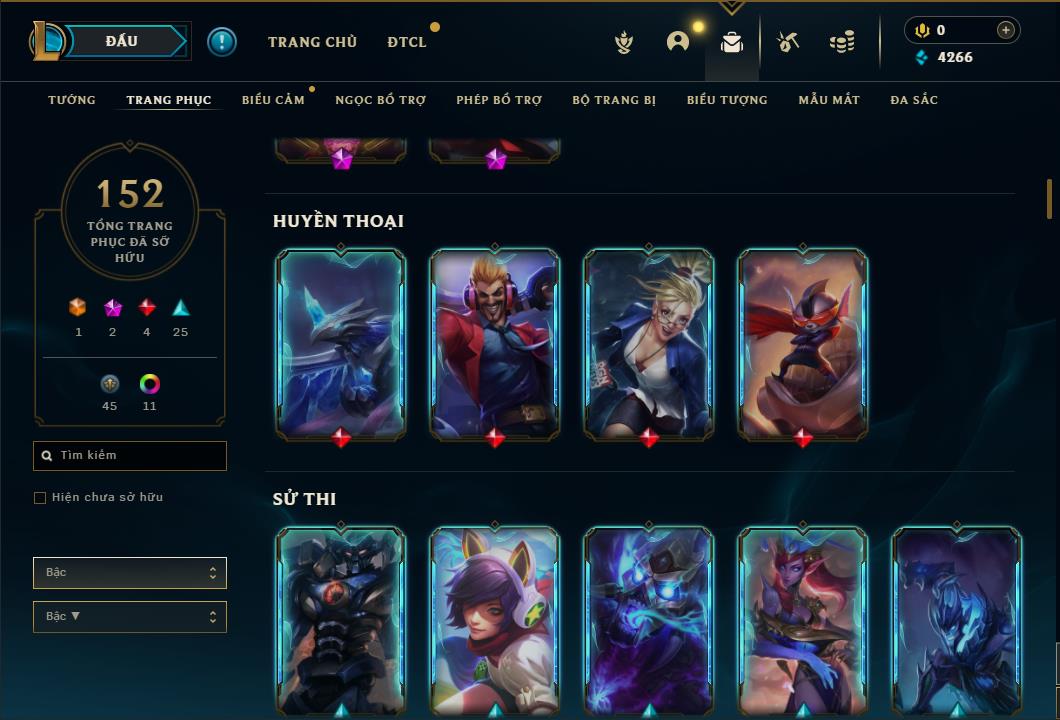Click the Tìm kiếm search field

coord(130,456)
